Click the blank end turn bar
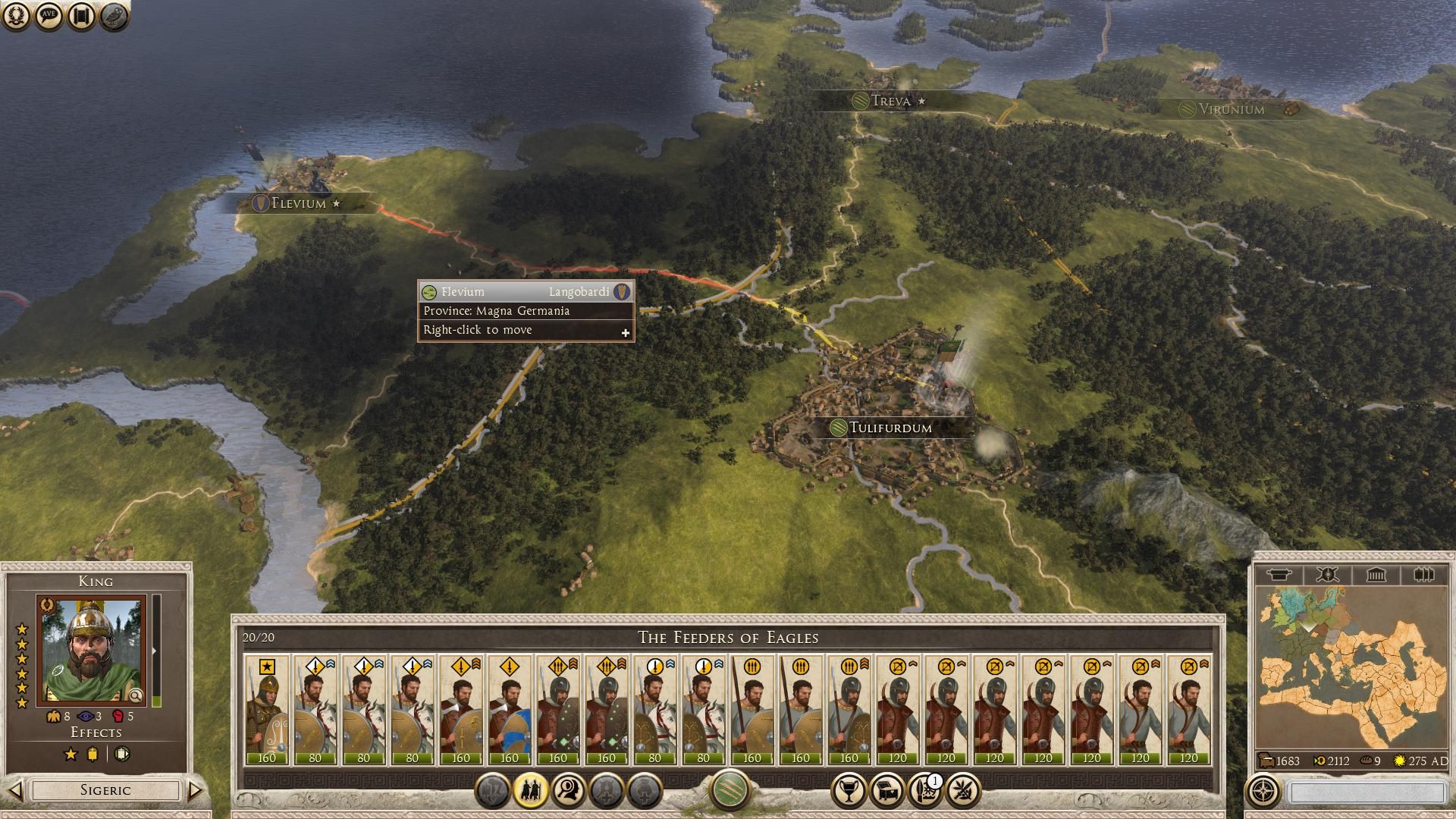Viewport: 1456px width, 819px height. 1367,792
